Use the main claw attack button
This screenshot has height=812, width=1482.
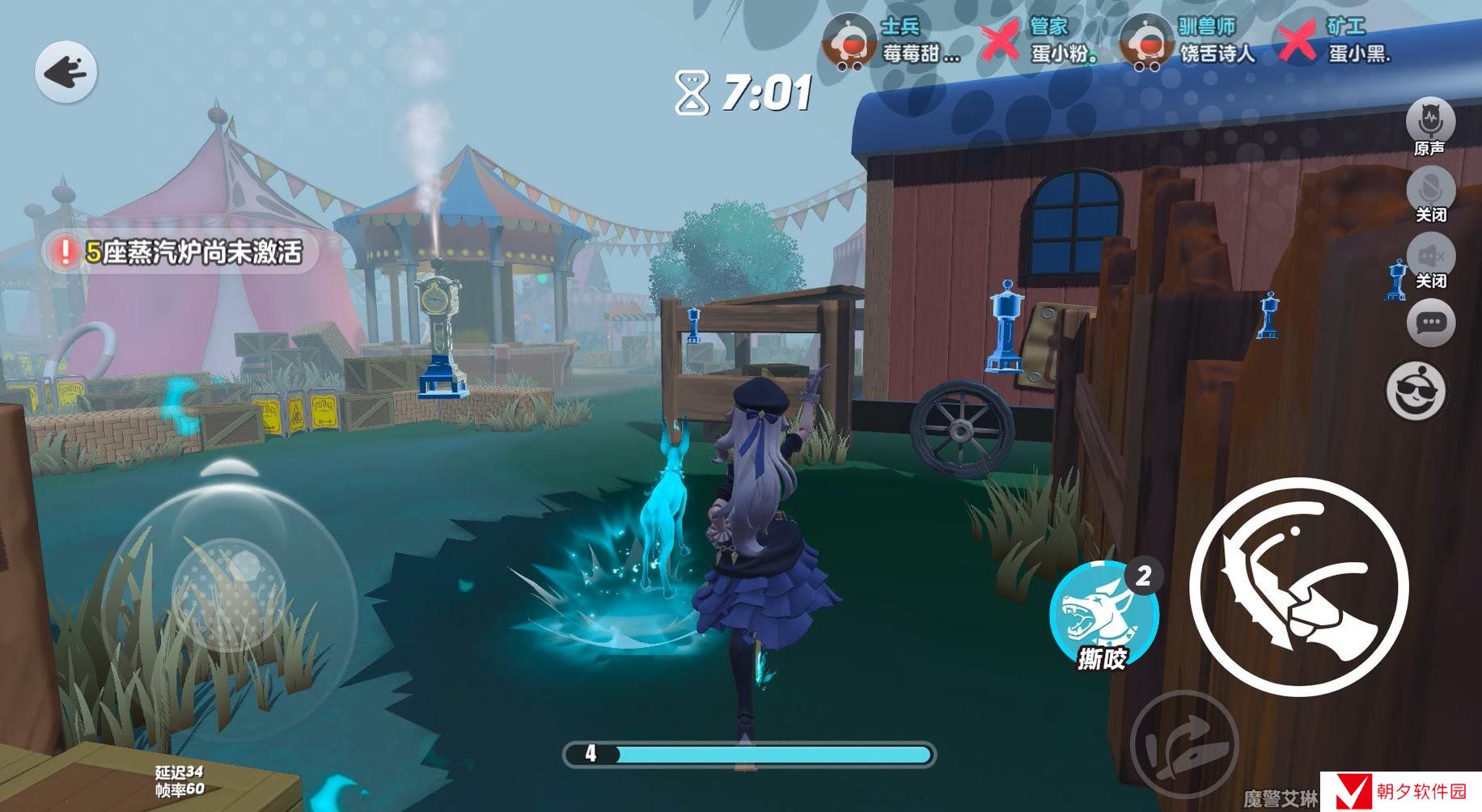pyautogui.click(x=1298, y=586)
